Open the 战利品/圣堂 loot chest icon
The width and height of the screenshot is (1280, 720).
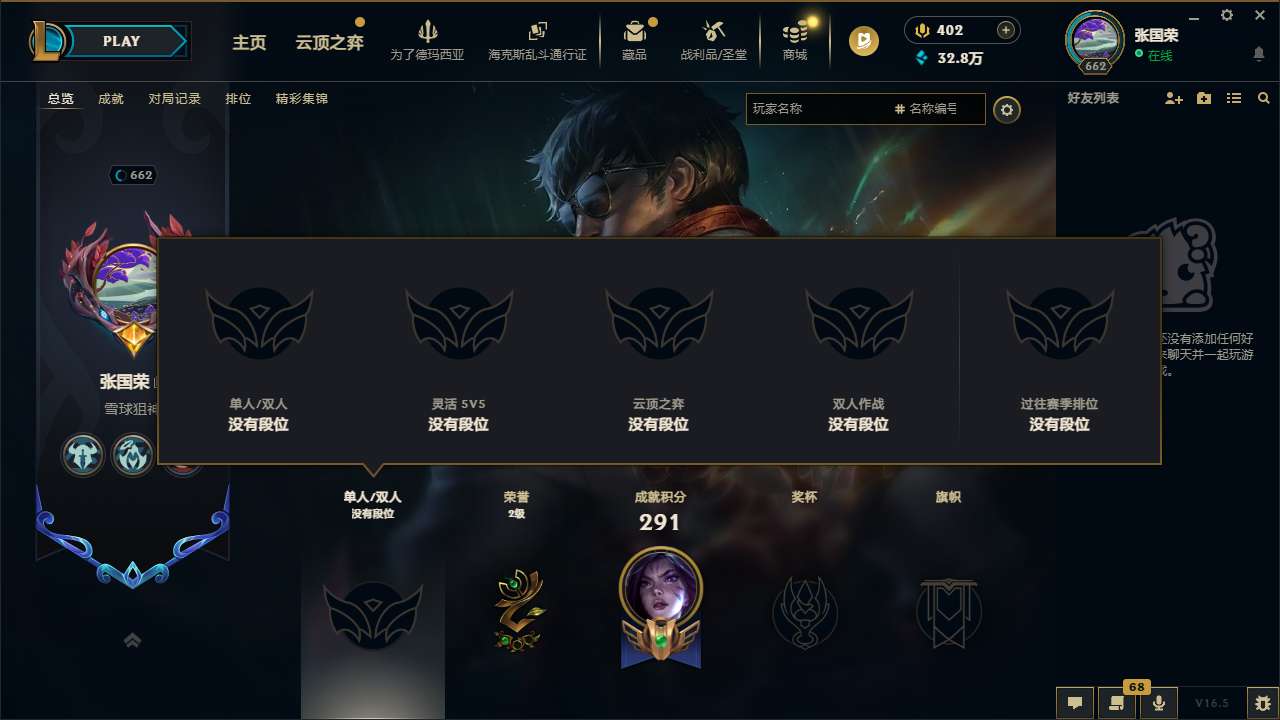coord(714,33)
